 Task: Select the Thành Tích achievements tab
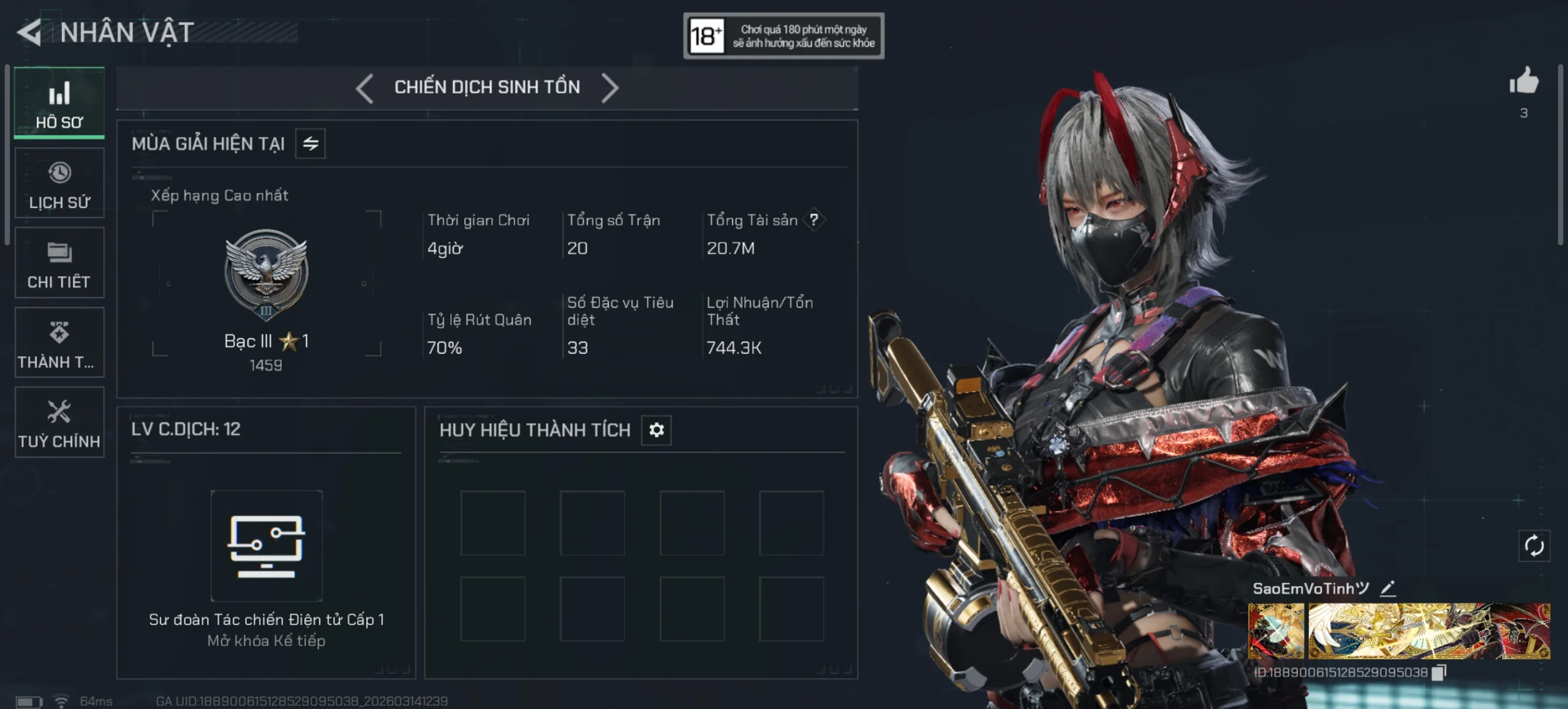point(59,342)
